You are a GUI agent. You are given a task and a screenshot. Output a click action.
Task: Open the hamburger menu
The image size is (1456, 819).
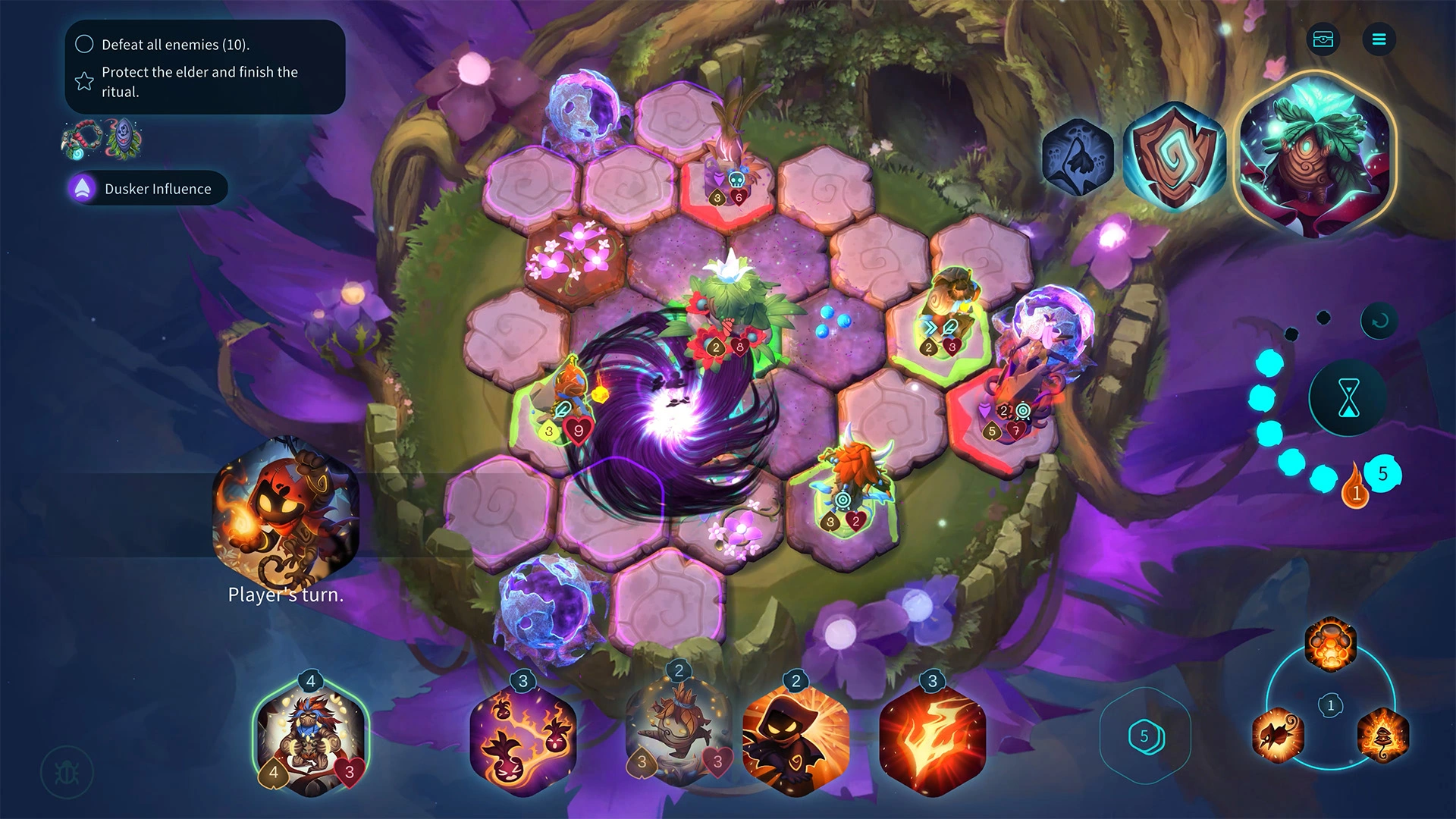(1379, 39)
